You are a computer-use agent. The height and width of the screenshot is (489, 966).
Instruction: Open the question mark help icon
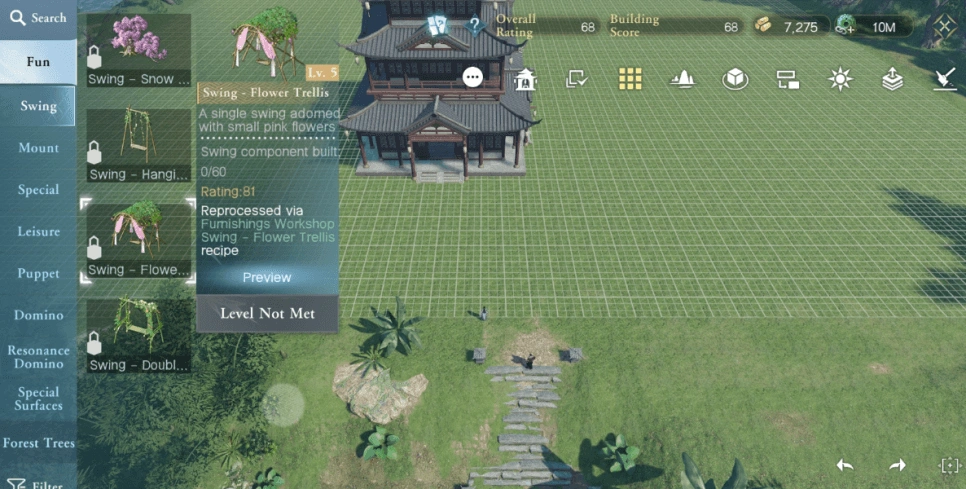click(475, 26)
